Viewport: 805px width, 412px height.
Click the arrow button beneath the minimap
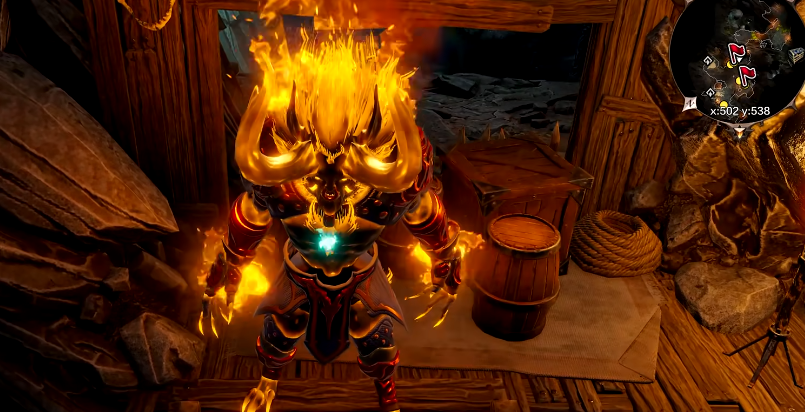[x=739, y=130]
